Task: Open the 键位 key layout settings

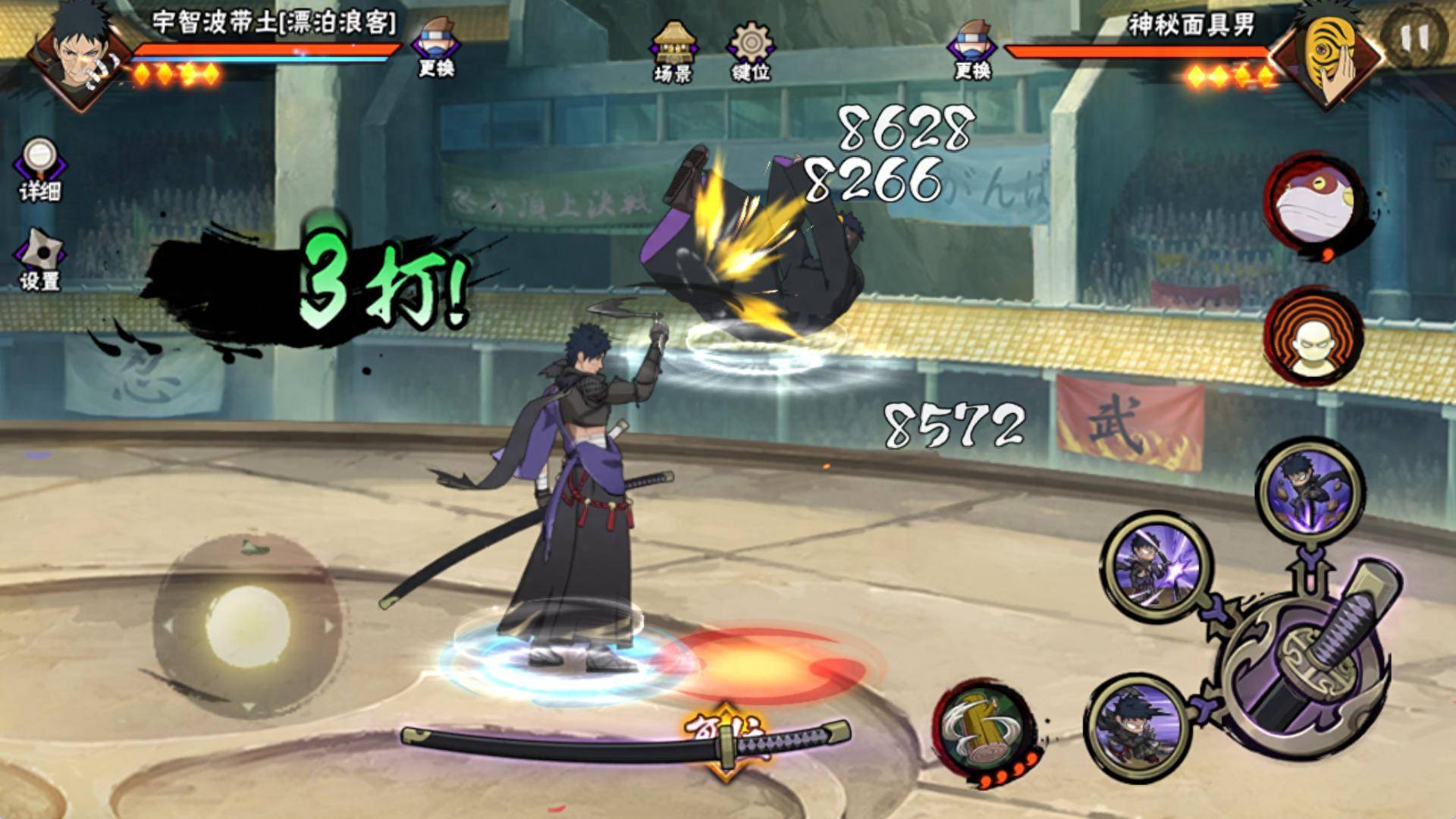Action: point(750,52)
